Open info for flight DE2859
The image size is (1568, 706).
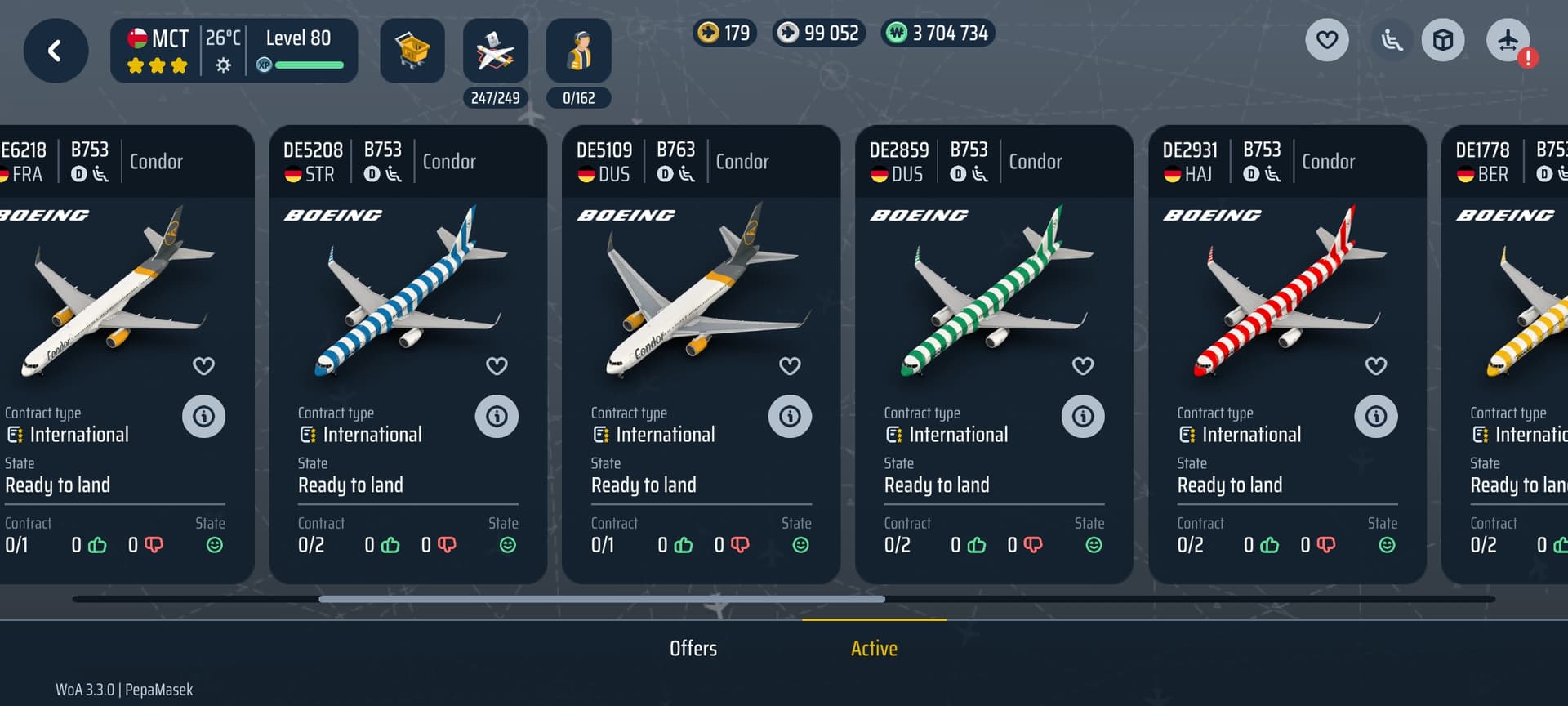click(x=1083, y=417)
